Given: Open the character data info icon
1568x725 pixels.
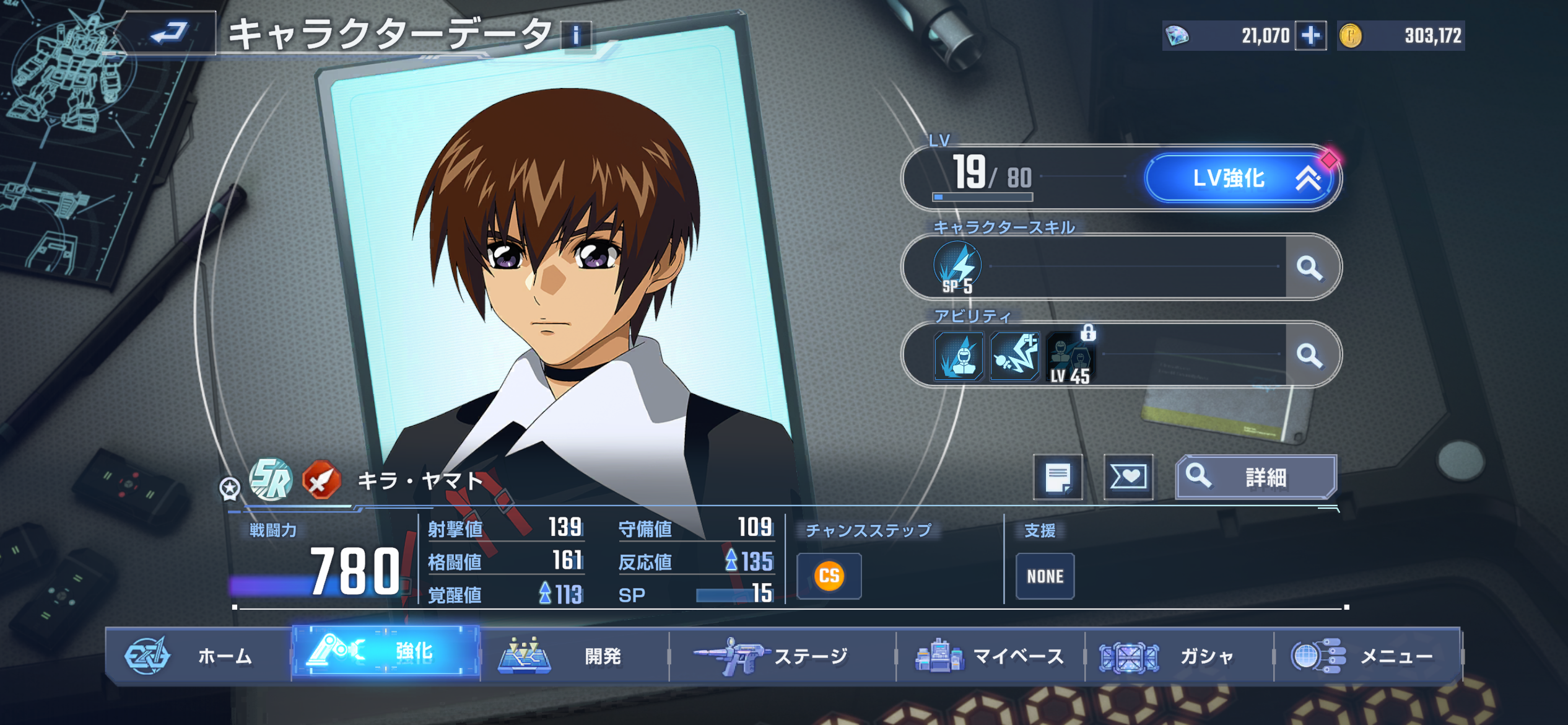Looking at the screenshot, I should coord(576,35).
